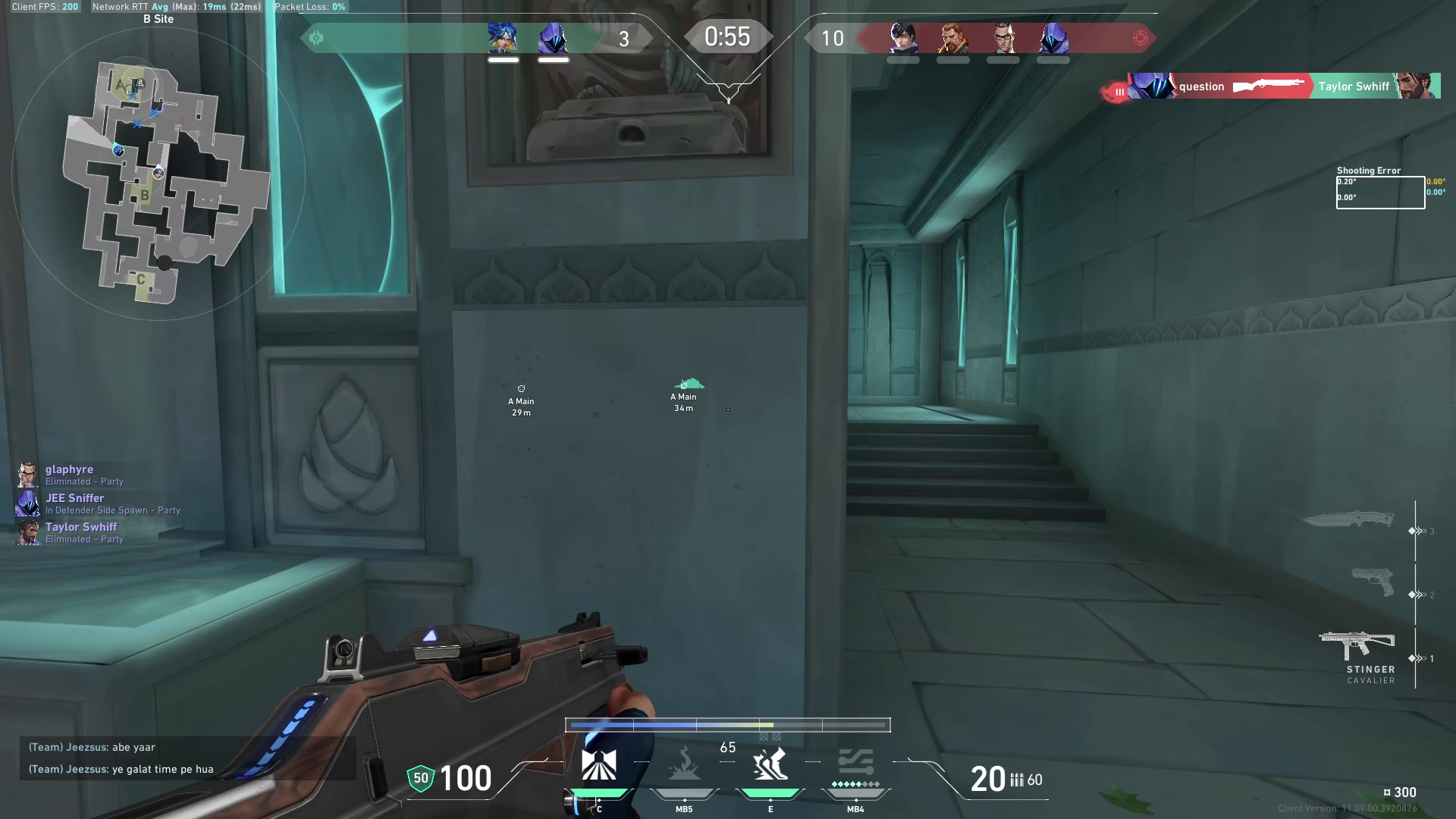Click the B Site minimap in the corner

pyautogui.click(x=159, y=174)
